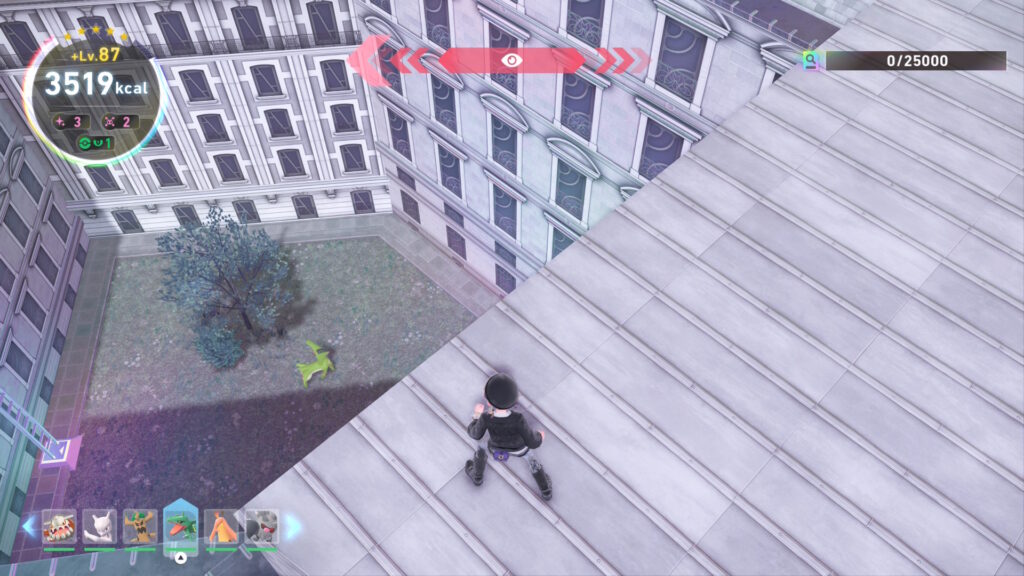Select the highlighted green Rayquaza slot
1024x576 pixels.
click(180, 526)
